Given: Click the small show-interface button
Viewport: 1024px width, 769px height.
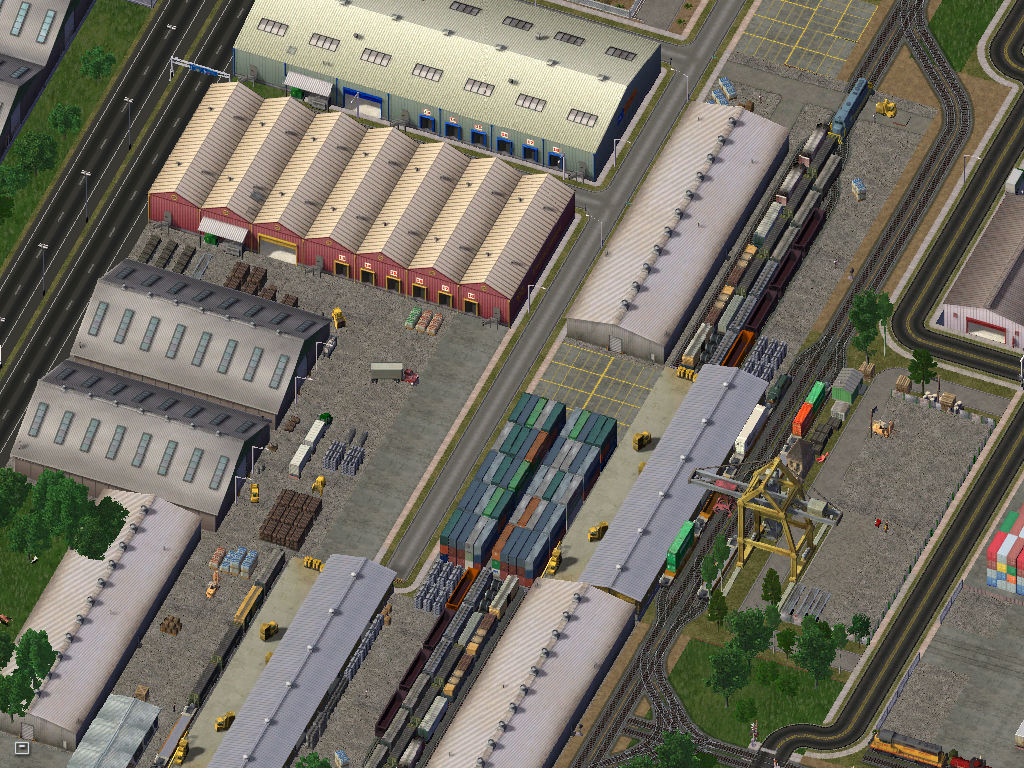Looking at the screenshot, I should (22, 746).
